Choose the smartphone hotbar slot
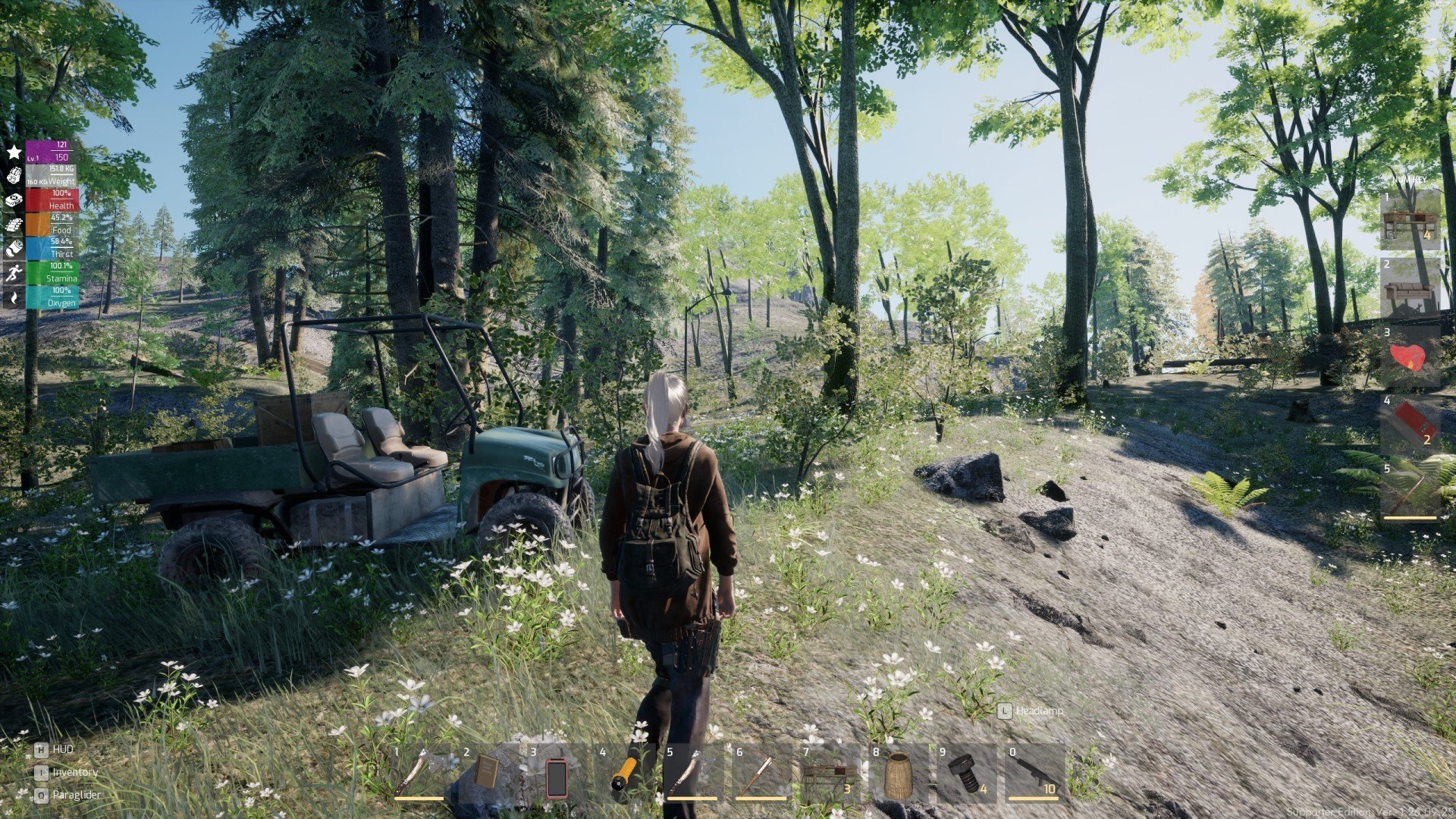The image size is (1456, 819). (557, 775)
